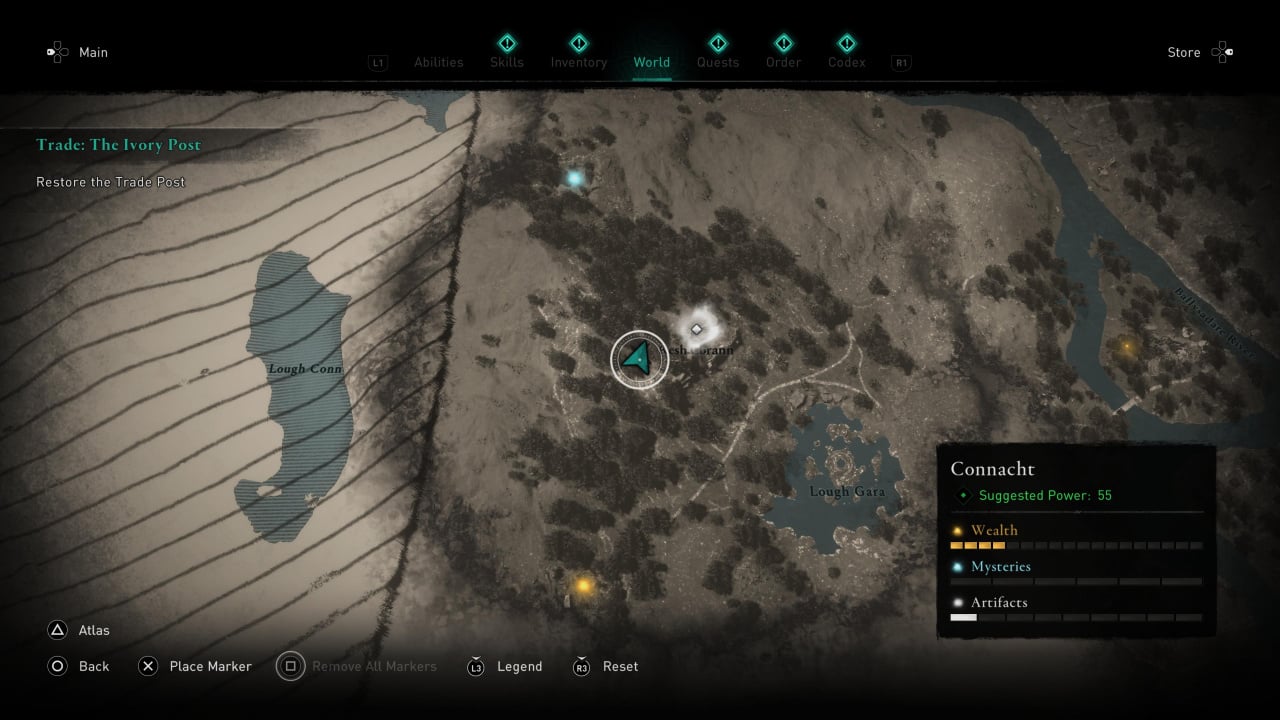Switch to the Order tab
Image resolution: width=1280 pixels, height=720 pixels.
pos(784,62)
